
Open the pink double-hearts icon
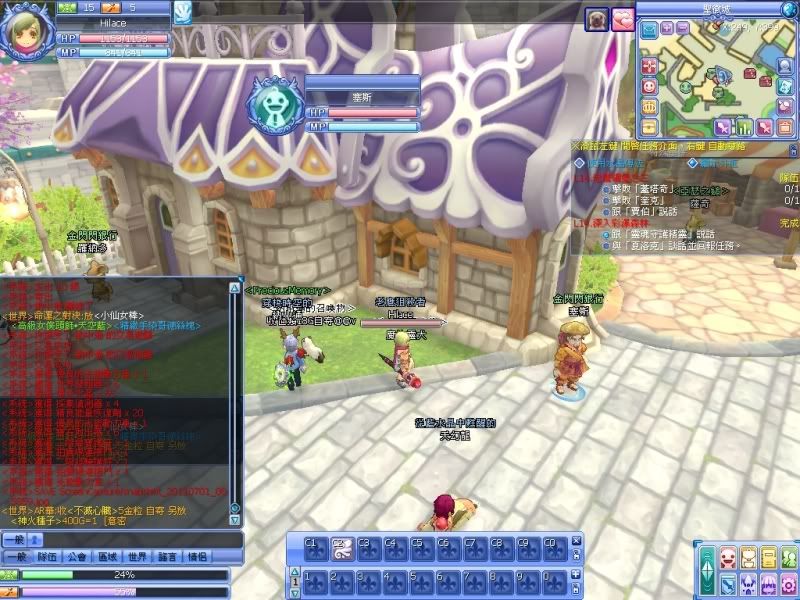coord(623,19)
